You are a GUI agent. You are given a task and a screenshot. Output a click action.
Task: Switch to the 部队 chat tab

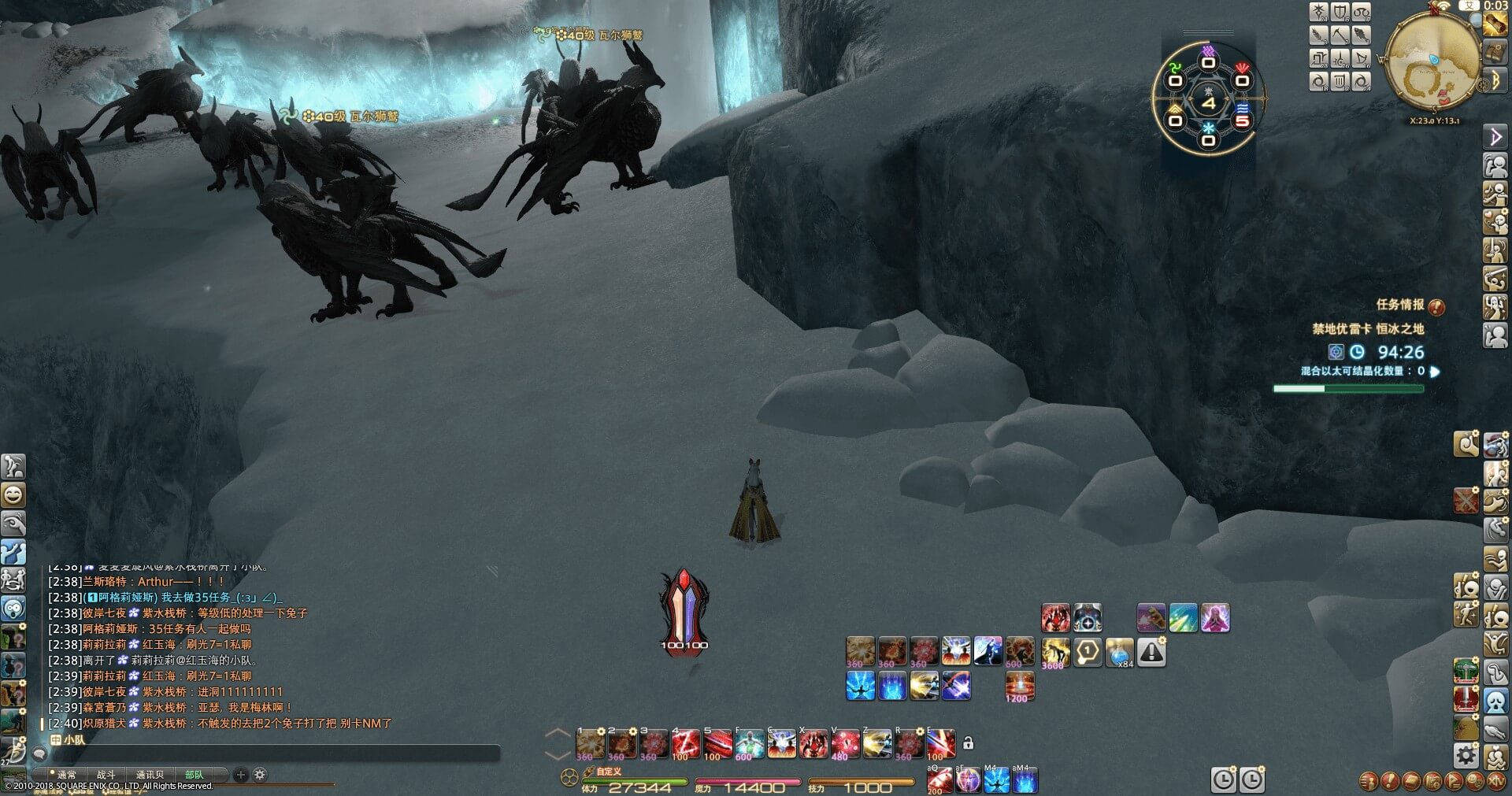pos(194,776)
